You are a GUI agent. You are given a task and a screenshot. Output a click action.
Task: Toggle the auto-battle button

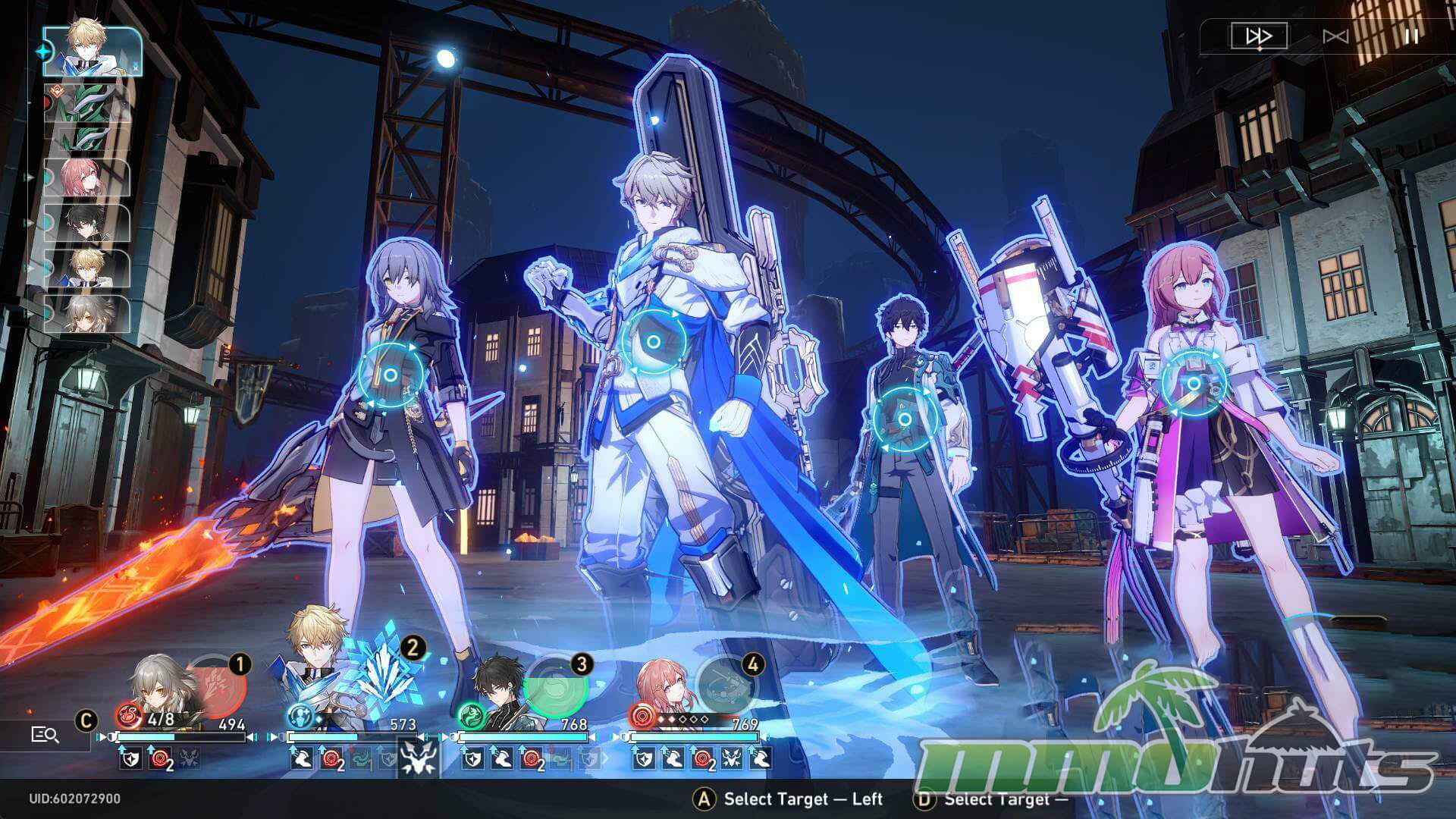(x=1335, y=36)
